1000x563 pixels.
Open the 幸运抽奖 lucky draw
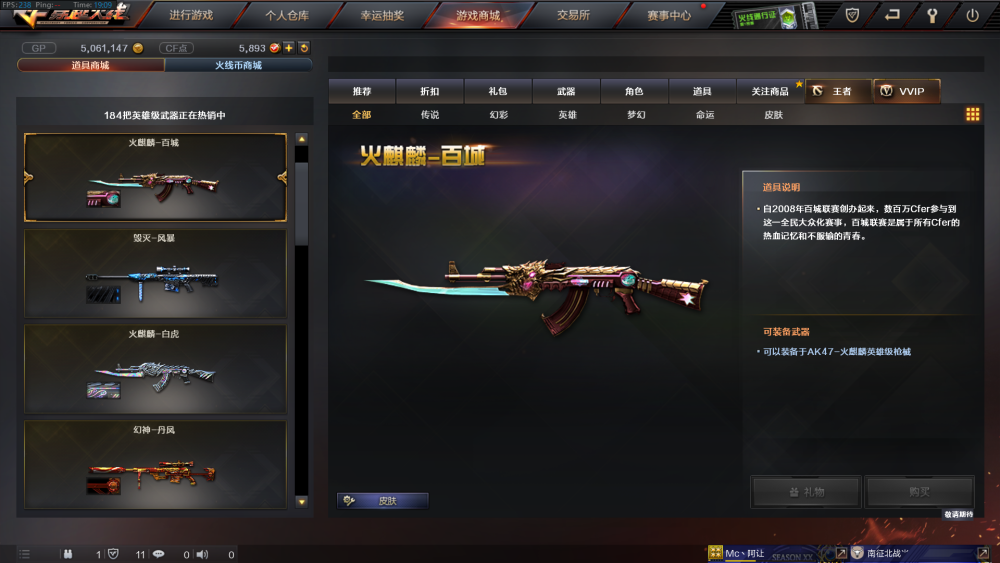(383, 15)
